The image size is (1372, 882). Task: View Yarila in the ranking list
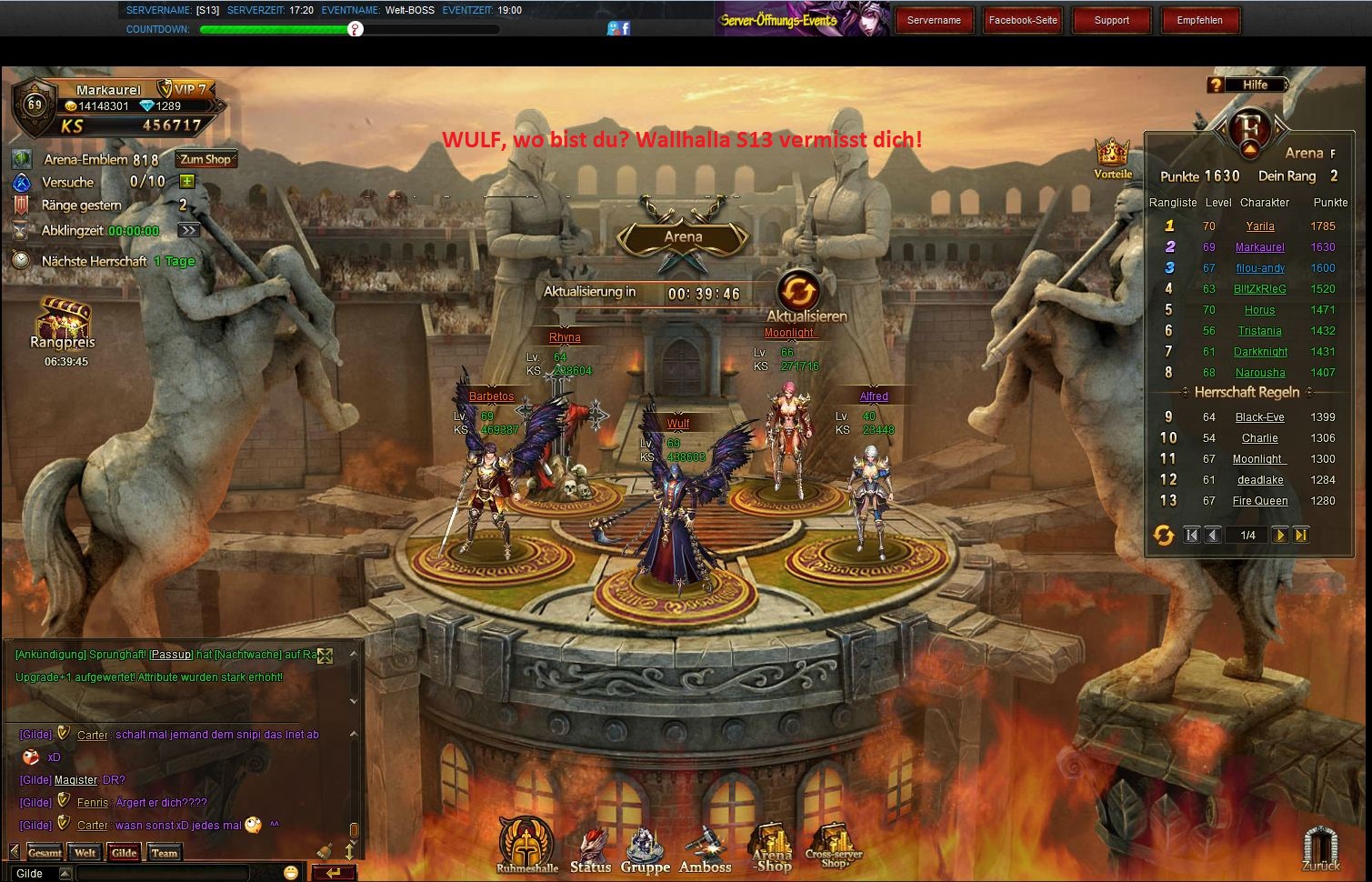1259,226
